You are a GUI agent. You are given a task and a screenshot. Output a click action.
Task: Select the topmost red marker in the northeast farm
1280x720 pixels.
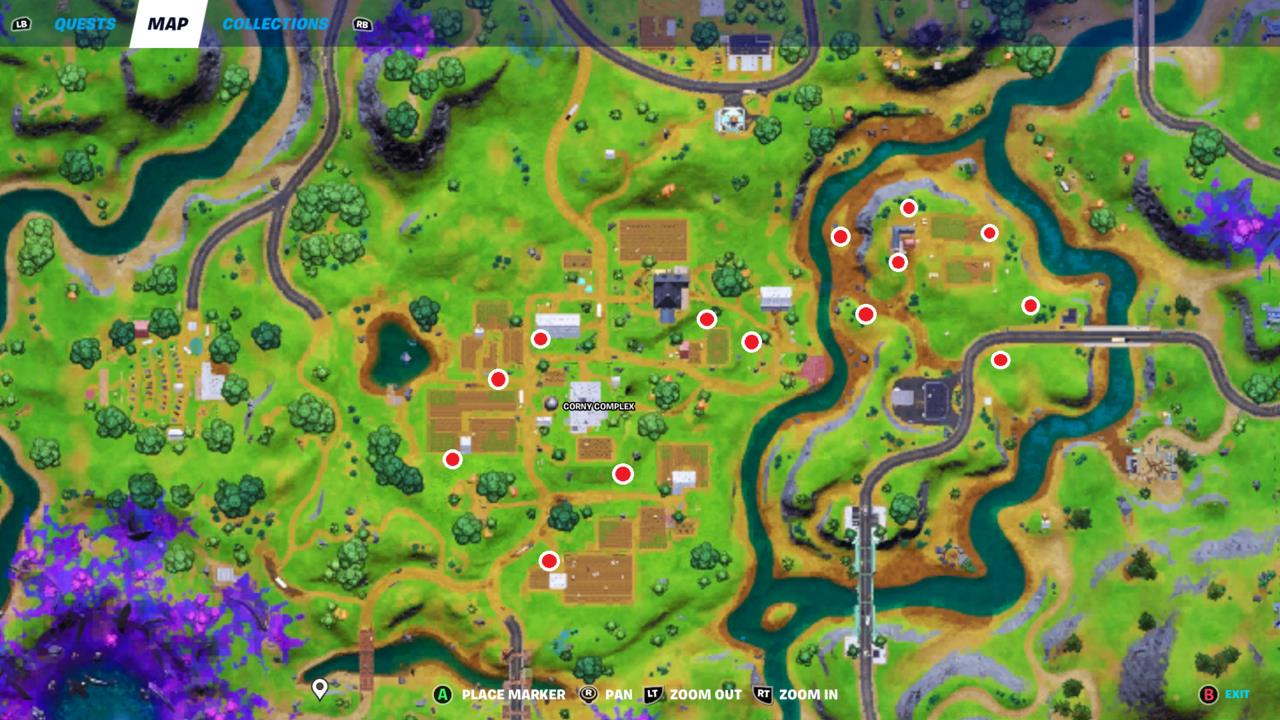pyautogui.click(x=908, y=207)
